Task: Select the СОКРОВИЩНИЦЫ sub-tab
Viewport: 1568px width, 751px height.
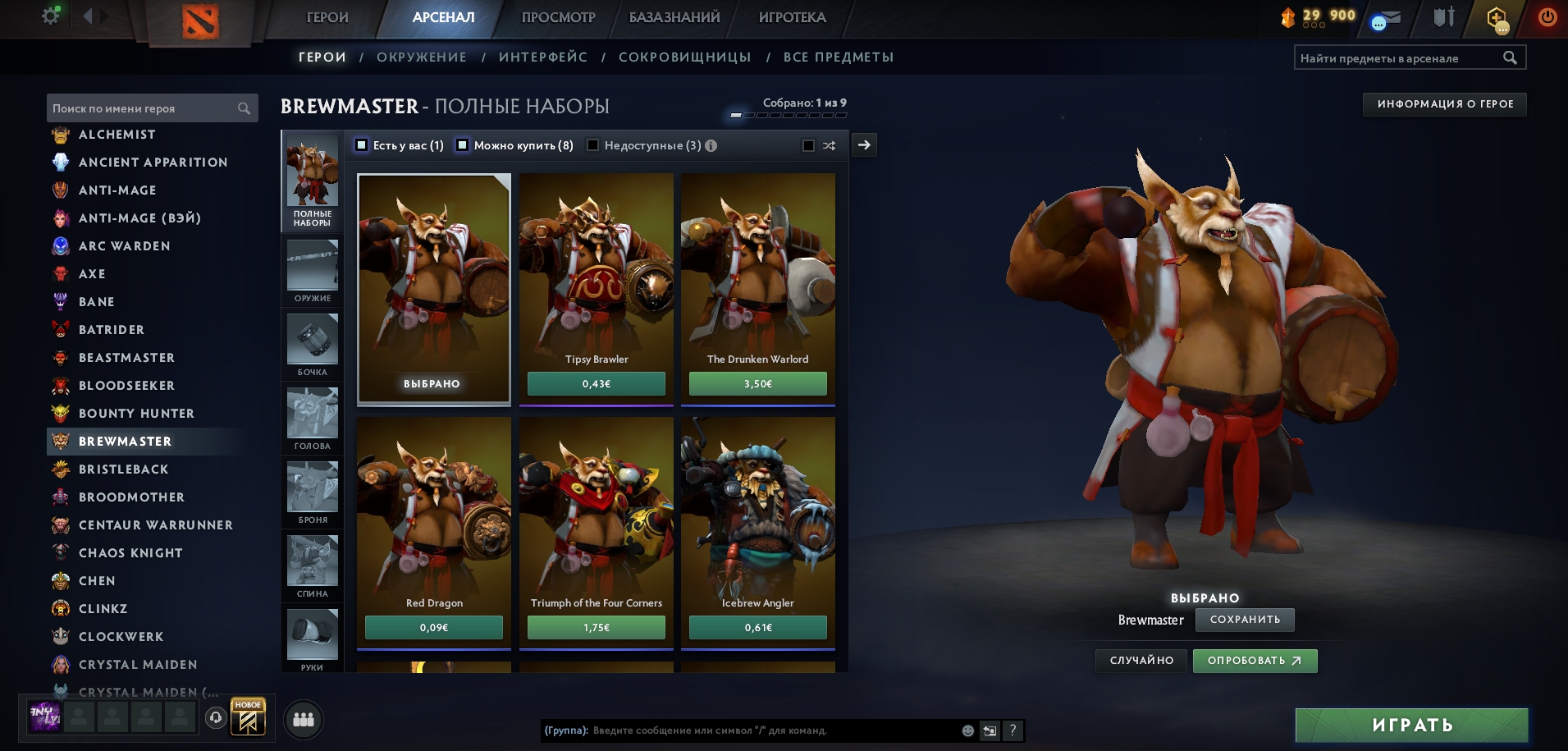Action: pyautogui.click(x=684, y=57)
